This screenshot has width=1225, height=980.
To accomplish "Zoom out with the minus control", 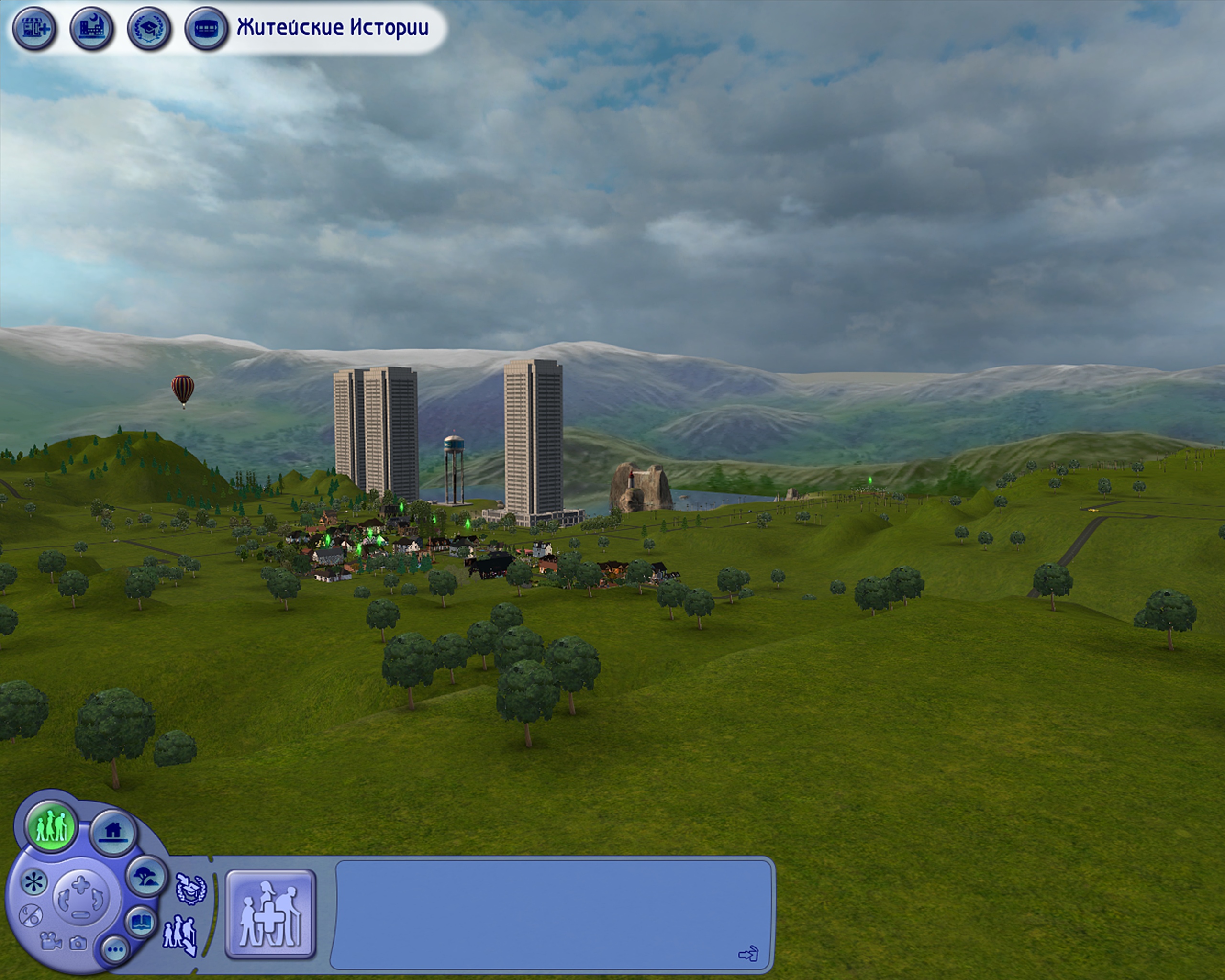I will [81, 914].
